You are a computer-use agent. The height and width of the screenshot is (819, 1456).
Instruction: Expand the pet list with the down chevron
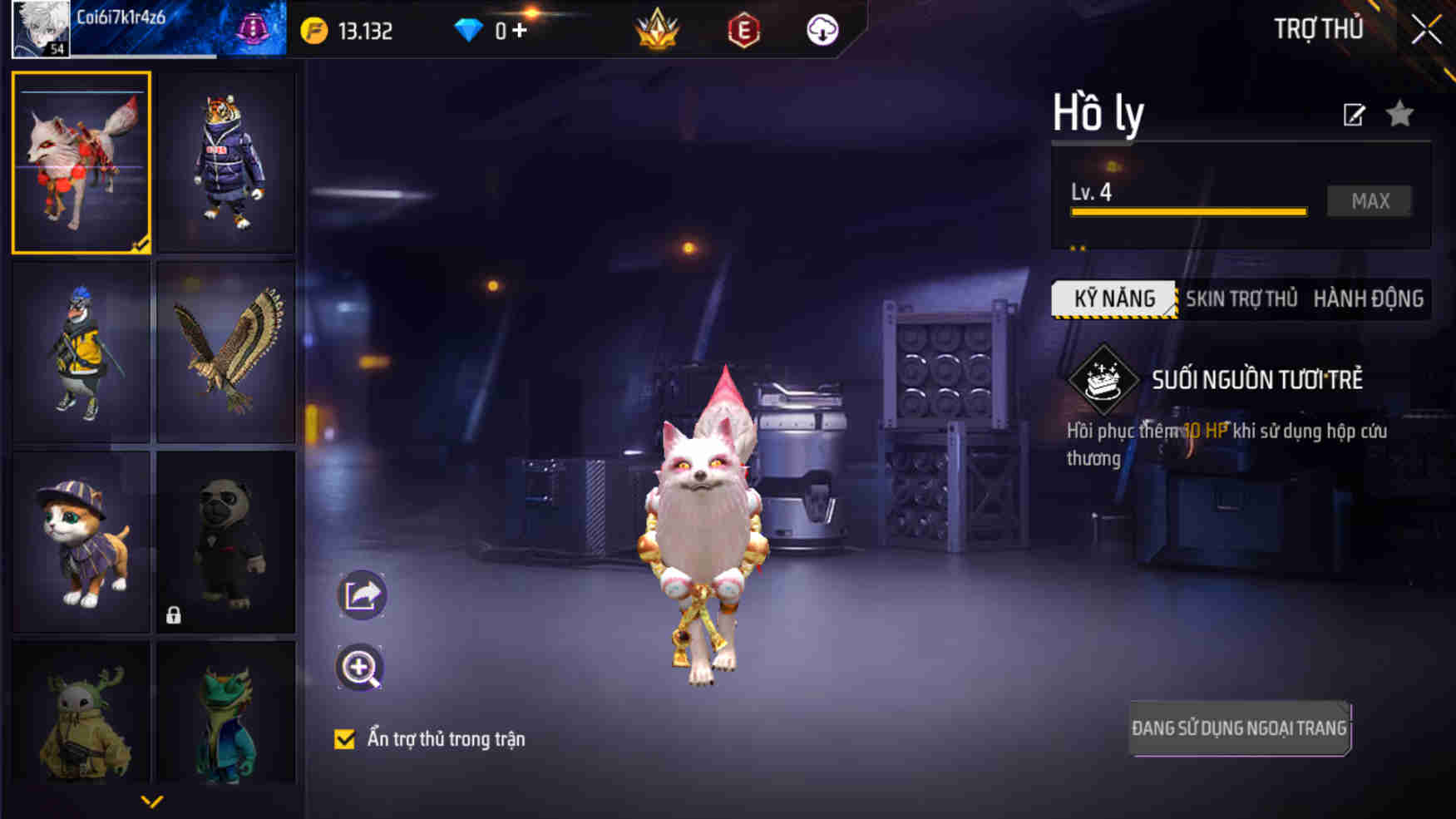[152, 801]
